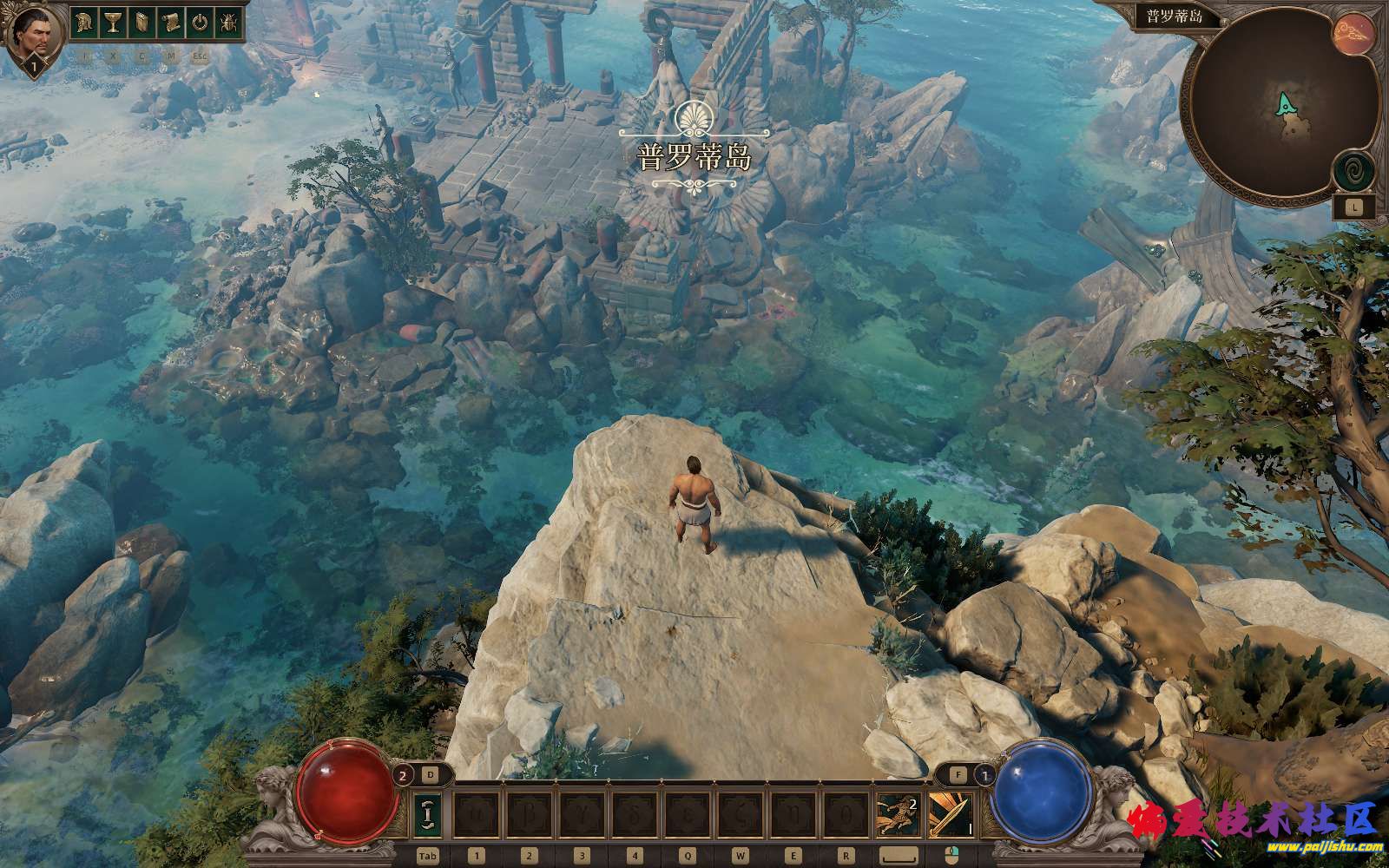Toggle the weapon swap arrows button

428,815
